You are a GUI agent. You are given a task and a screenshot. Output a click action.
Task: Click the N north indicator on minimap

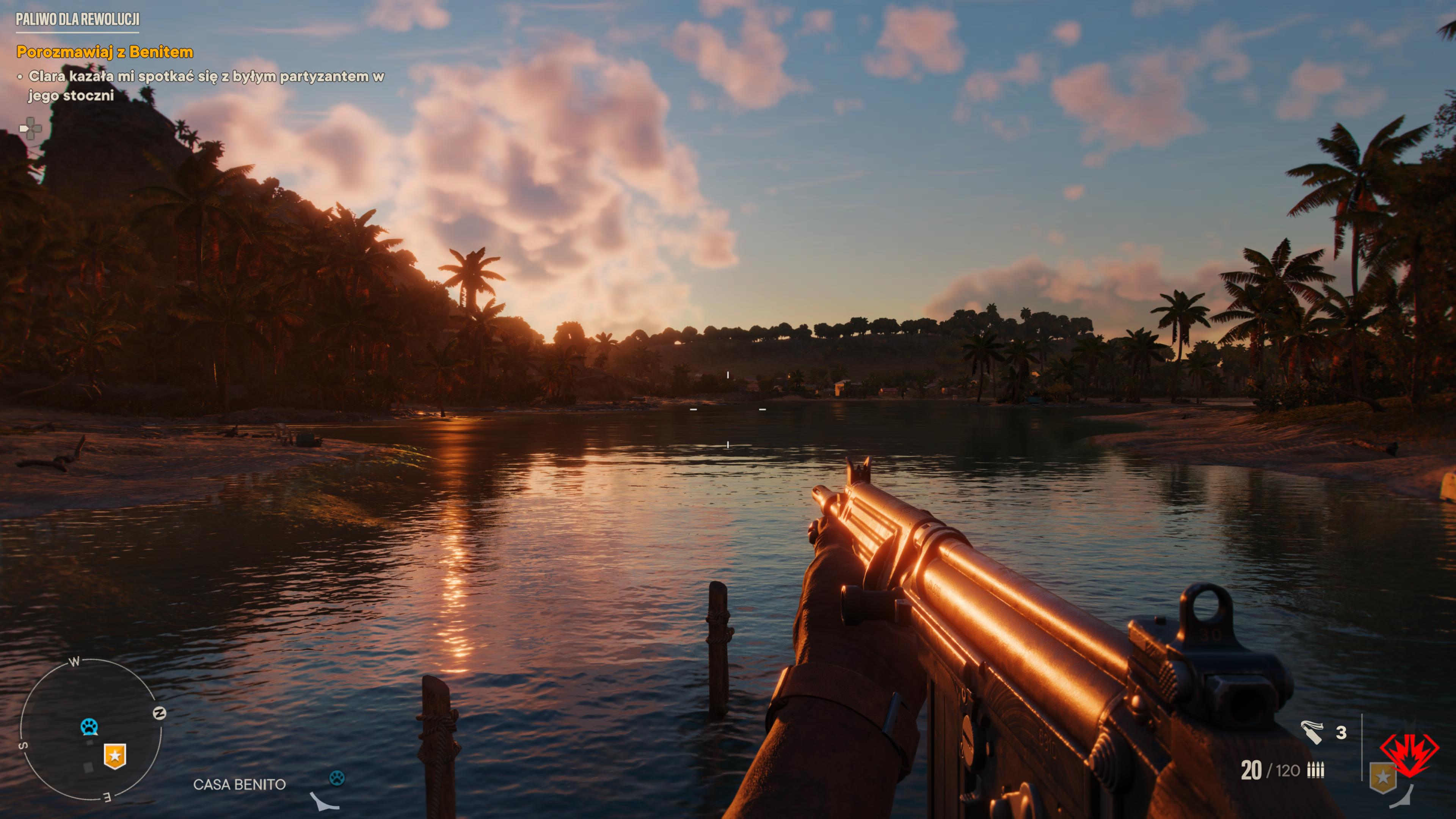[159, 713]
